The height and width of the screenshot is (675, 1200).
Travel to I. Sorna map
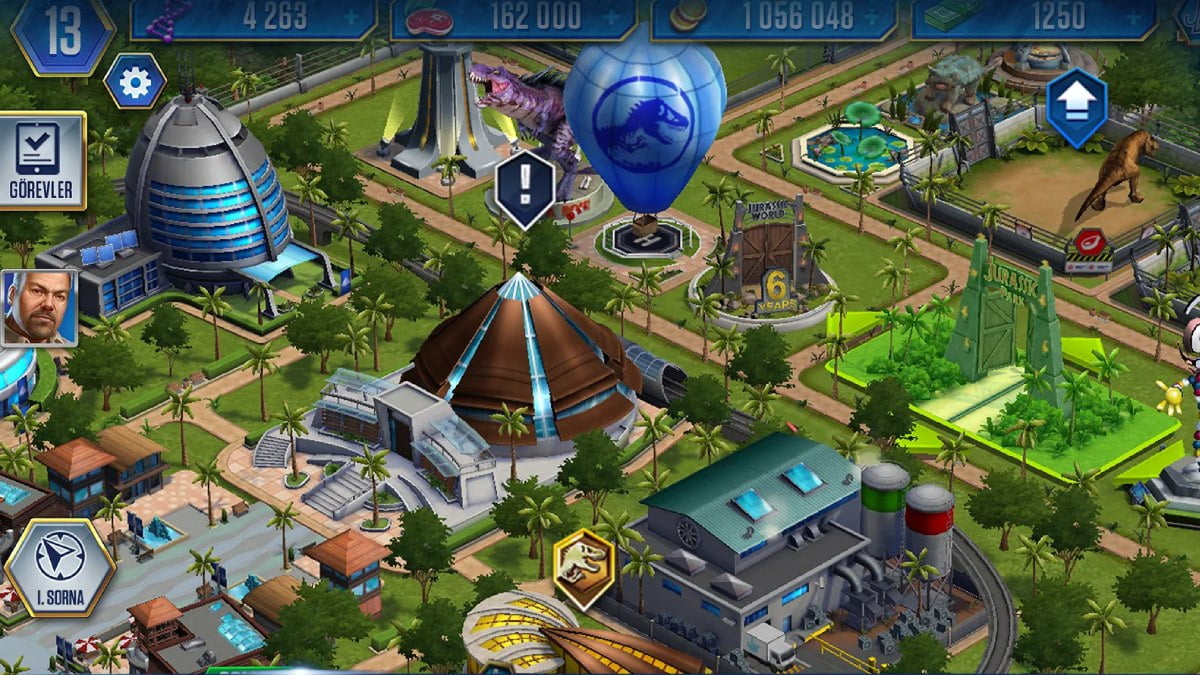[x=60, y=568]
